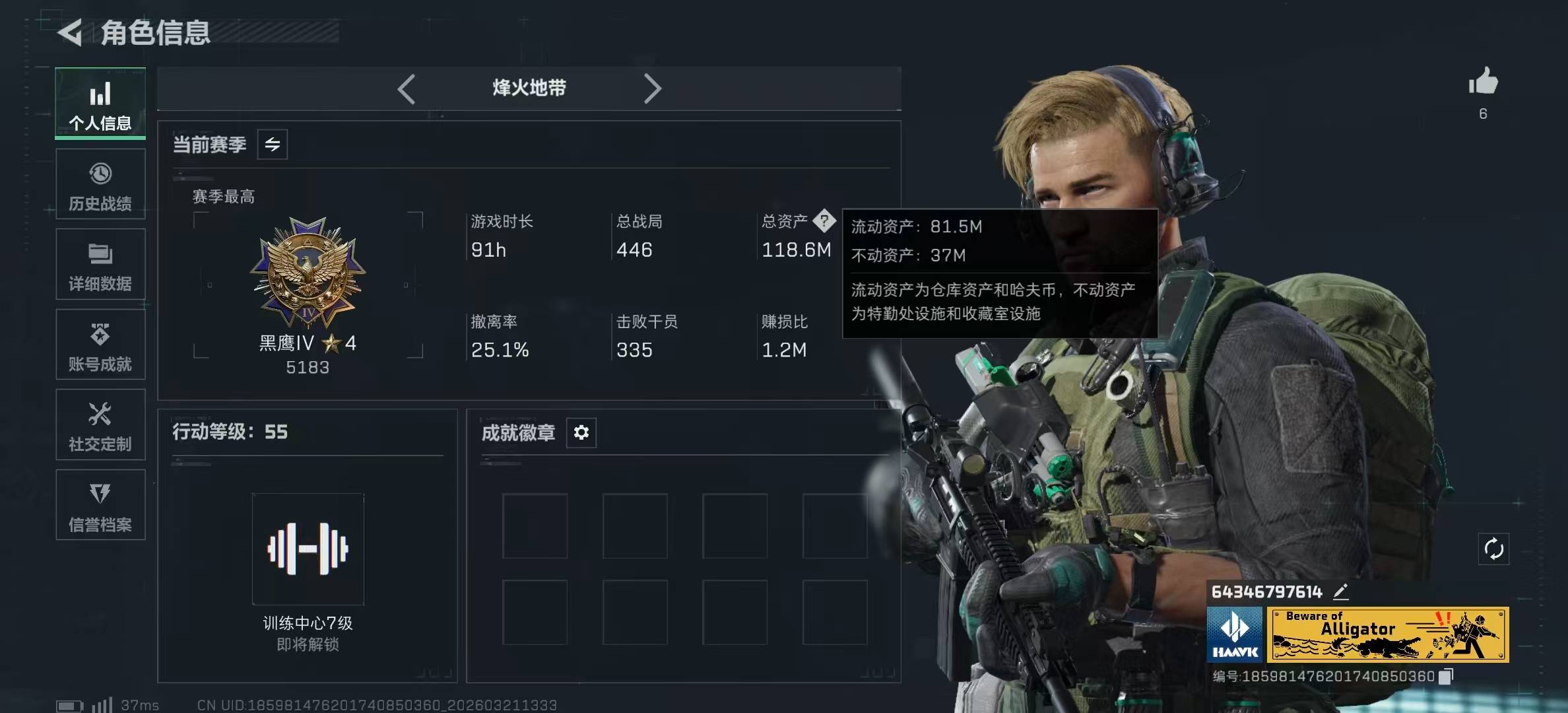Open the 社交定制 tab
Image resolution: width=1568 pixels, height=713 pixels.
pyautogui.click(x=100, y=425)
